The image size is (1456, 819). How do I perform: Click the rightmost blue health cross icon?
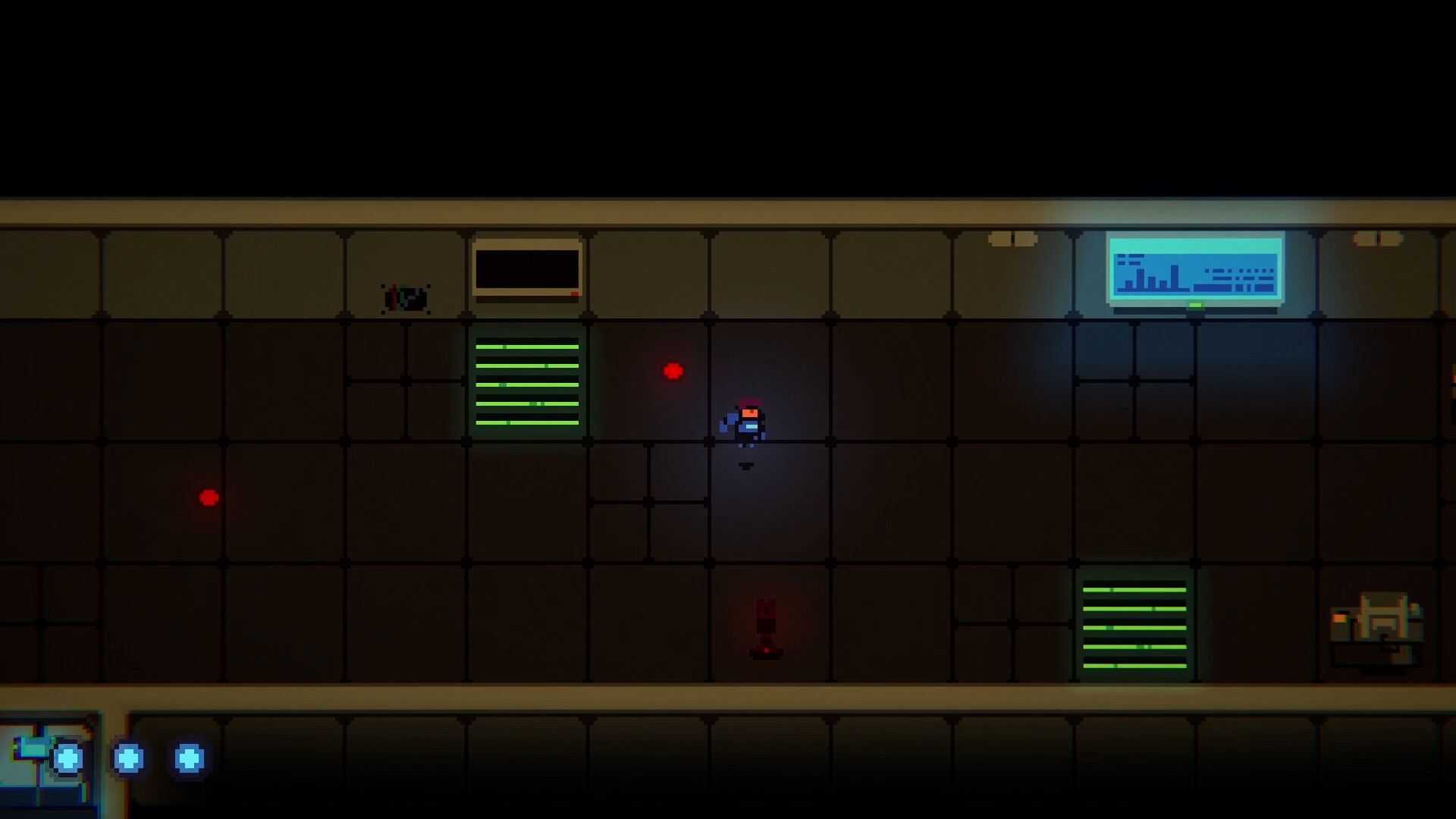click(187, 758)
